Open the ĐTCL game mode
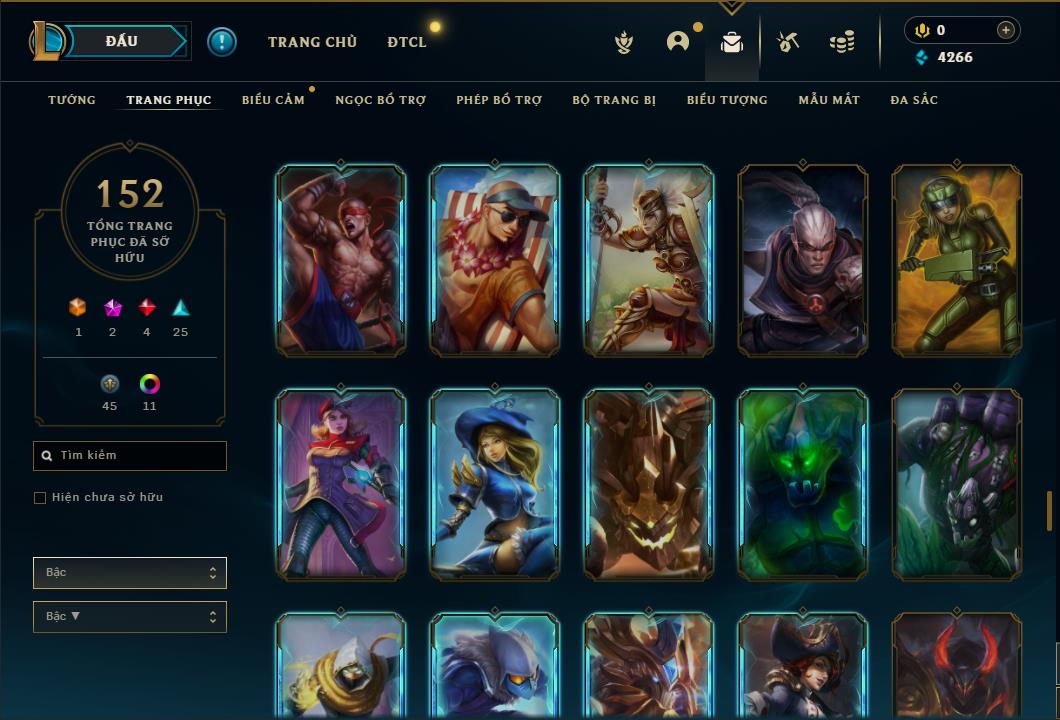This screenshot has height=720, width=1060. point(407,42)
